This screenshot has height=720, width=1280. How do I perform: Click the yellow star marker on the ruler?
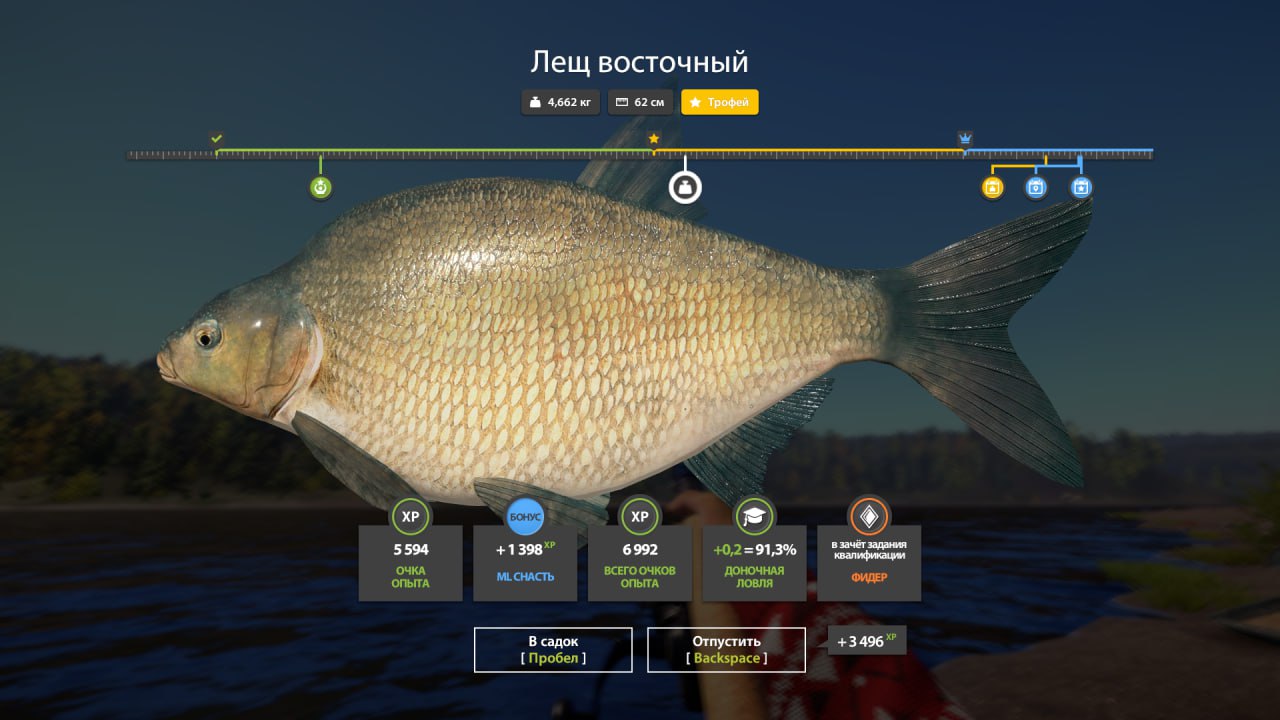point(654,138)
